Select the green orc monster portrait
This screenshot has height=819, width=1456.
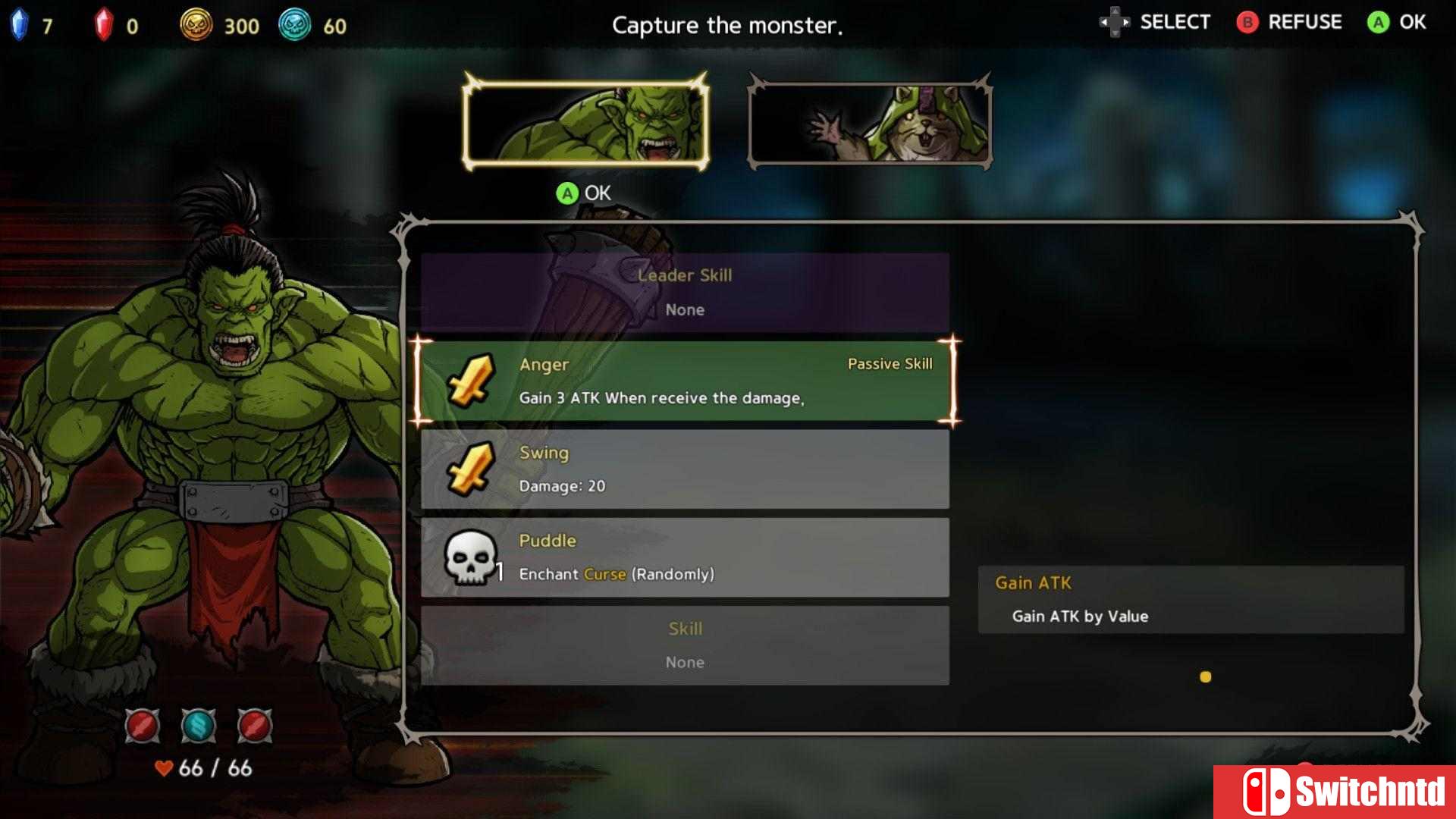click(585, 123)
